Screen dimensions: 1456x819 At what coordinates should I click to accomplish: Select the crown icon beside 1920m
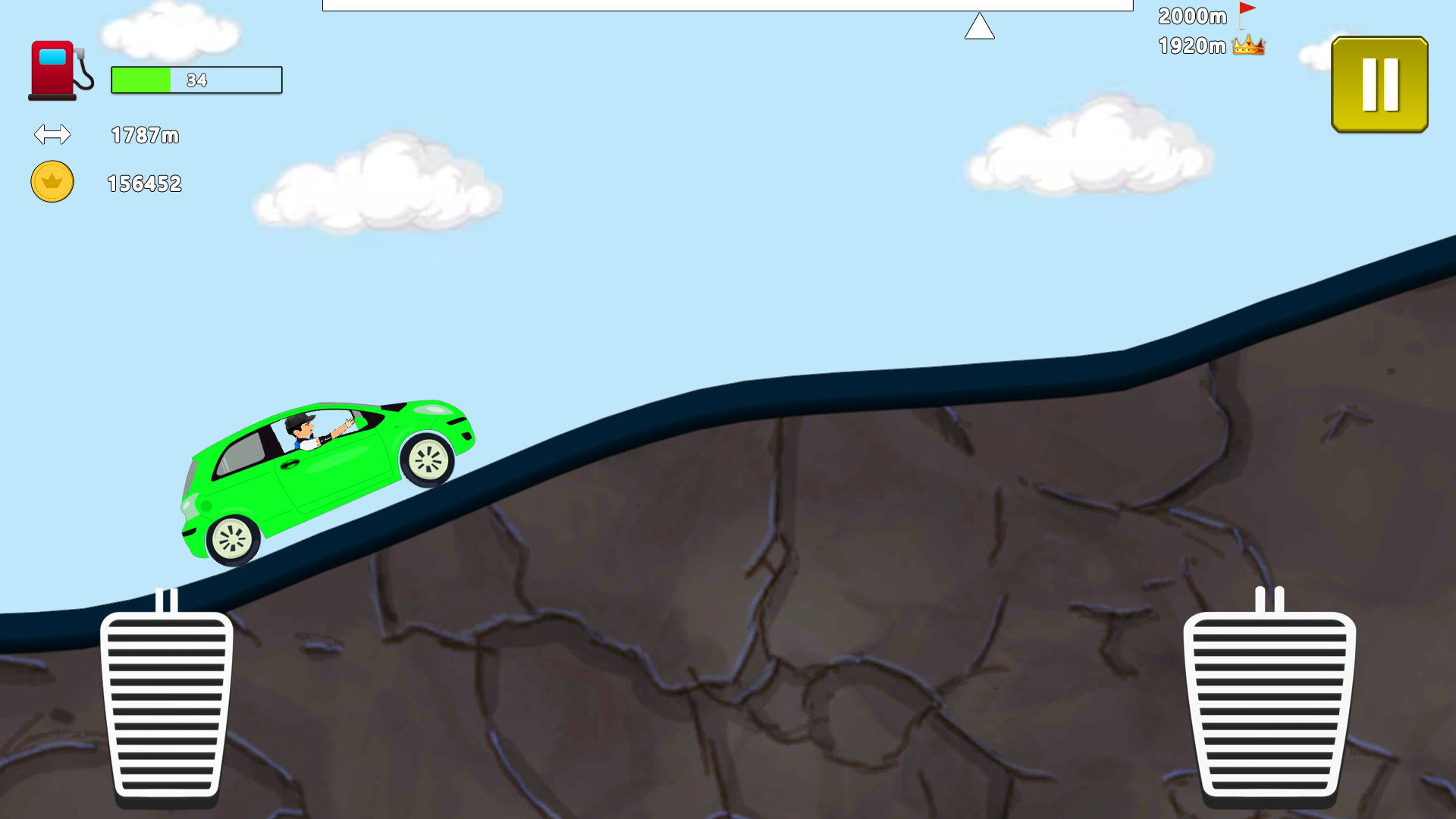pyautogui.click(x=1248, y=45)
